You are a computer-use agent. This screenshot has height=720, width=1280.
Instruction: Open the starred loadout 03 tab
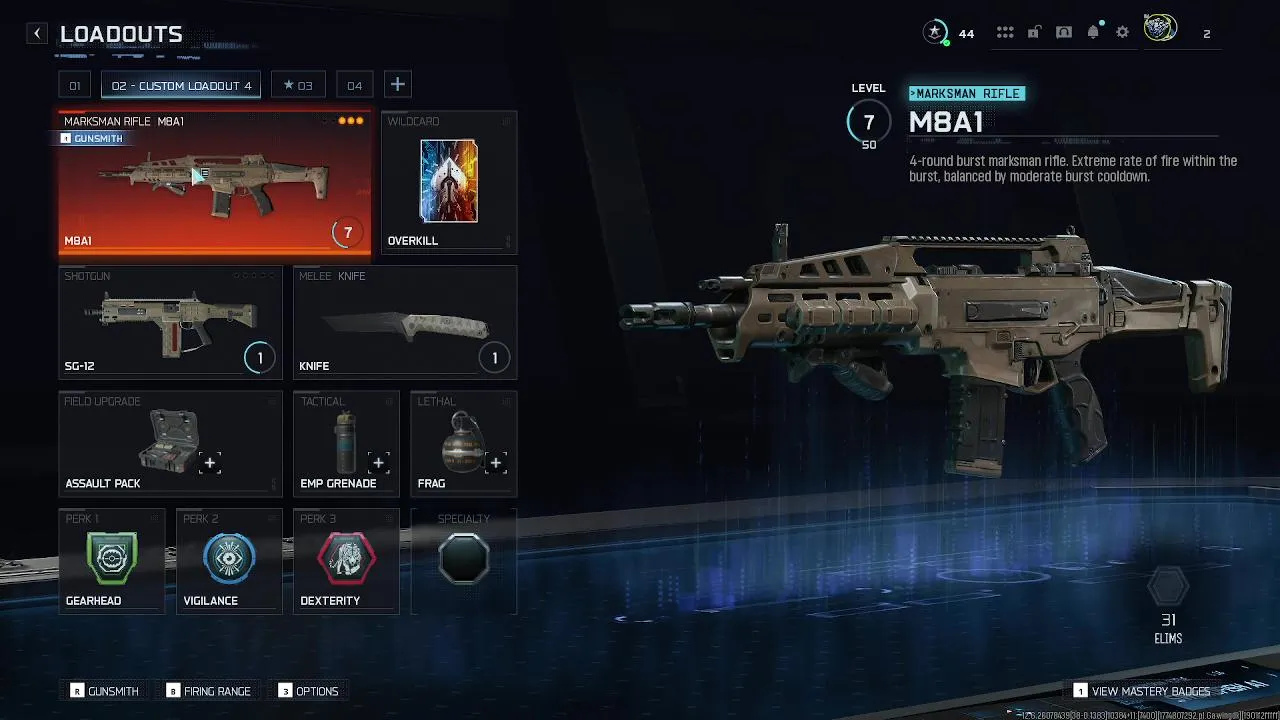point(298,85)
